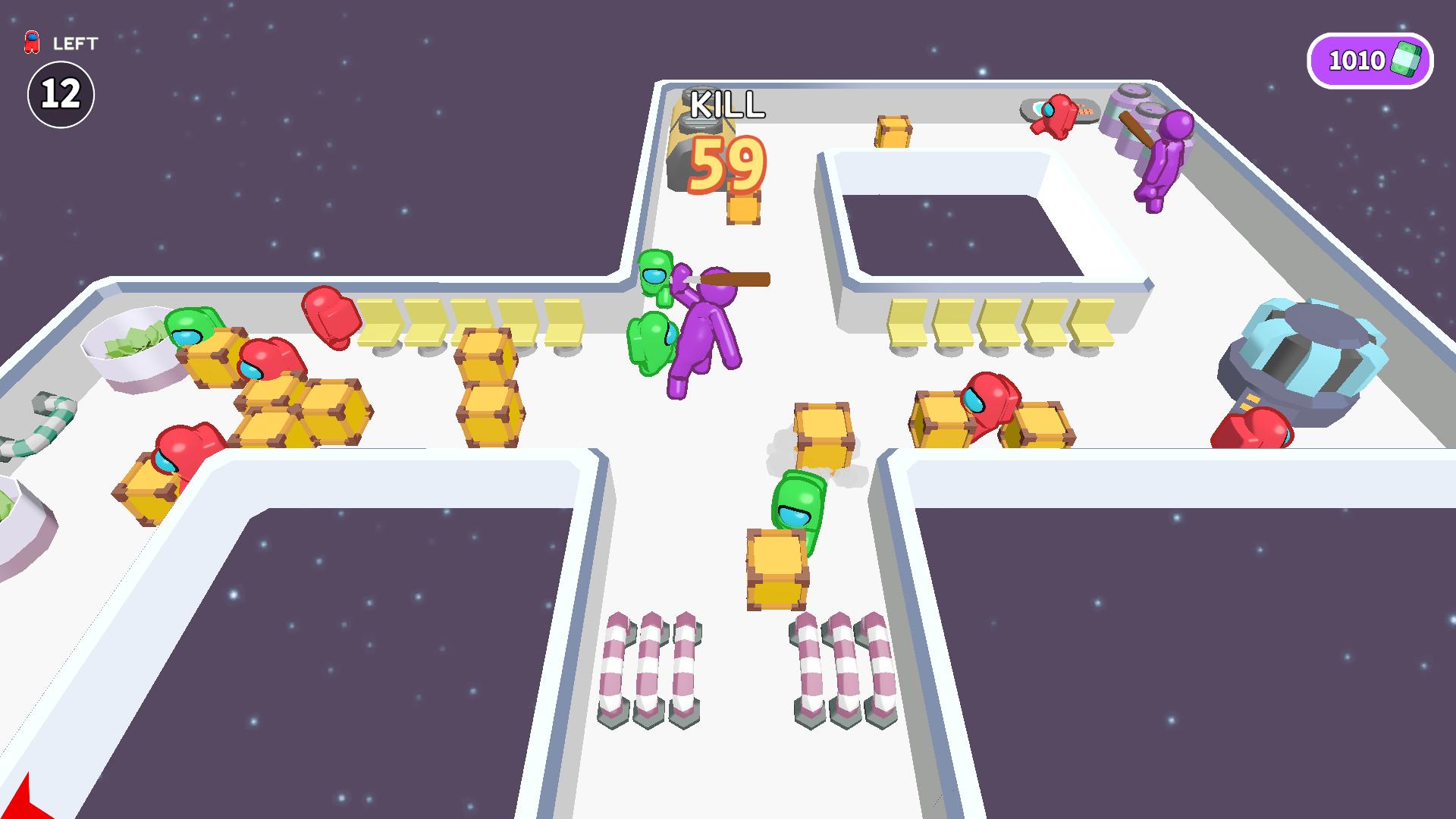
Task: Click the red crewmate icon beside LEFT
Action: click(30, 43)
